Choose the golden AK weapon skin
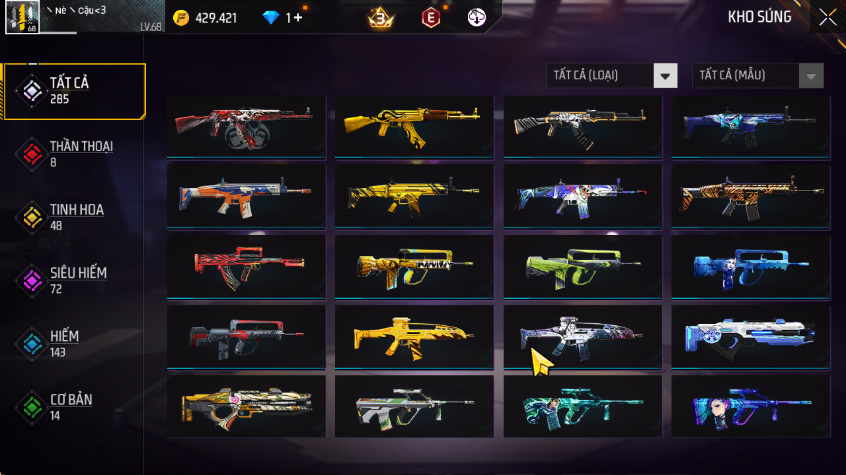Image resolution: width=846 pixels, height=475 pixels. click(414, 126)
